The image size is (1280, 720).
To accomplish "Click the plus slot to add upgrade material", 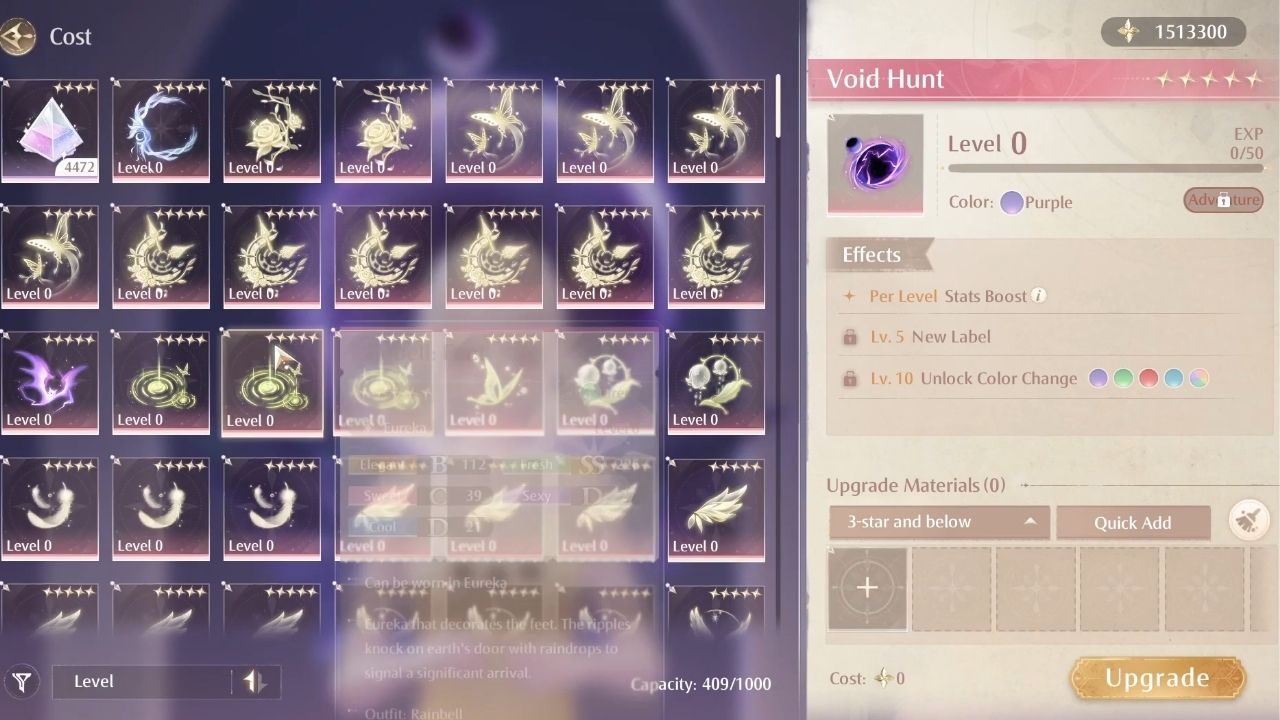I will tap(867, 589).
